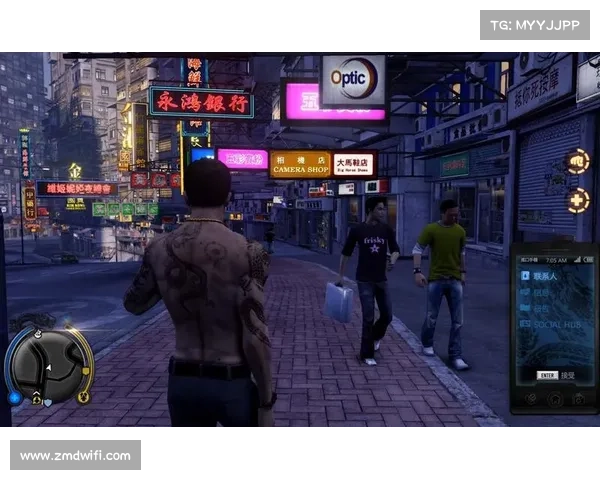600x480 pixels.
Task: Click the circular minimap
Action: coord(47,364)
